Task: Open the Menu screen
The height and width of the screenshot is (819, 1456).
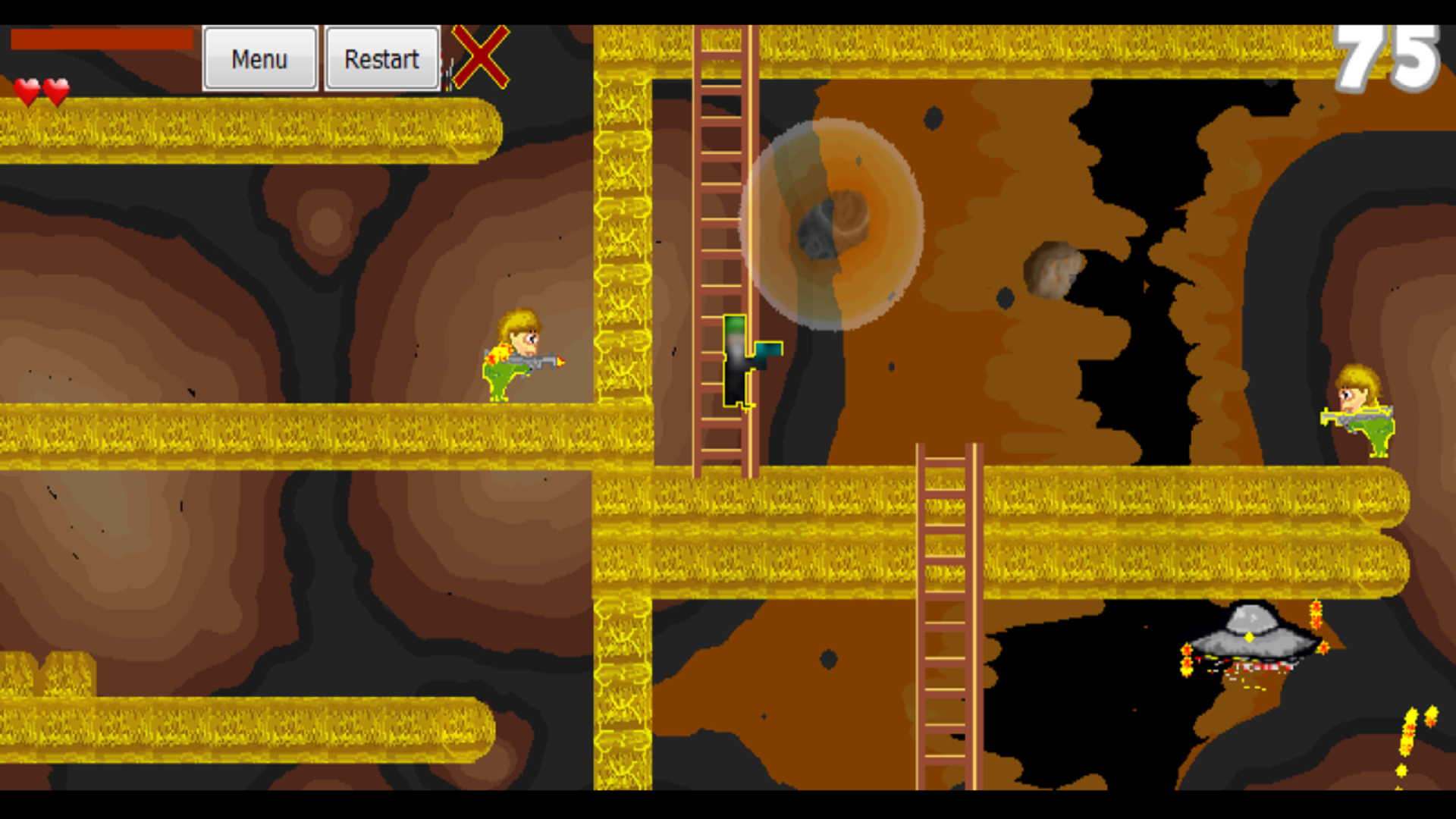Action: (x=260, y=58)
